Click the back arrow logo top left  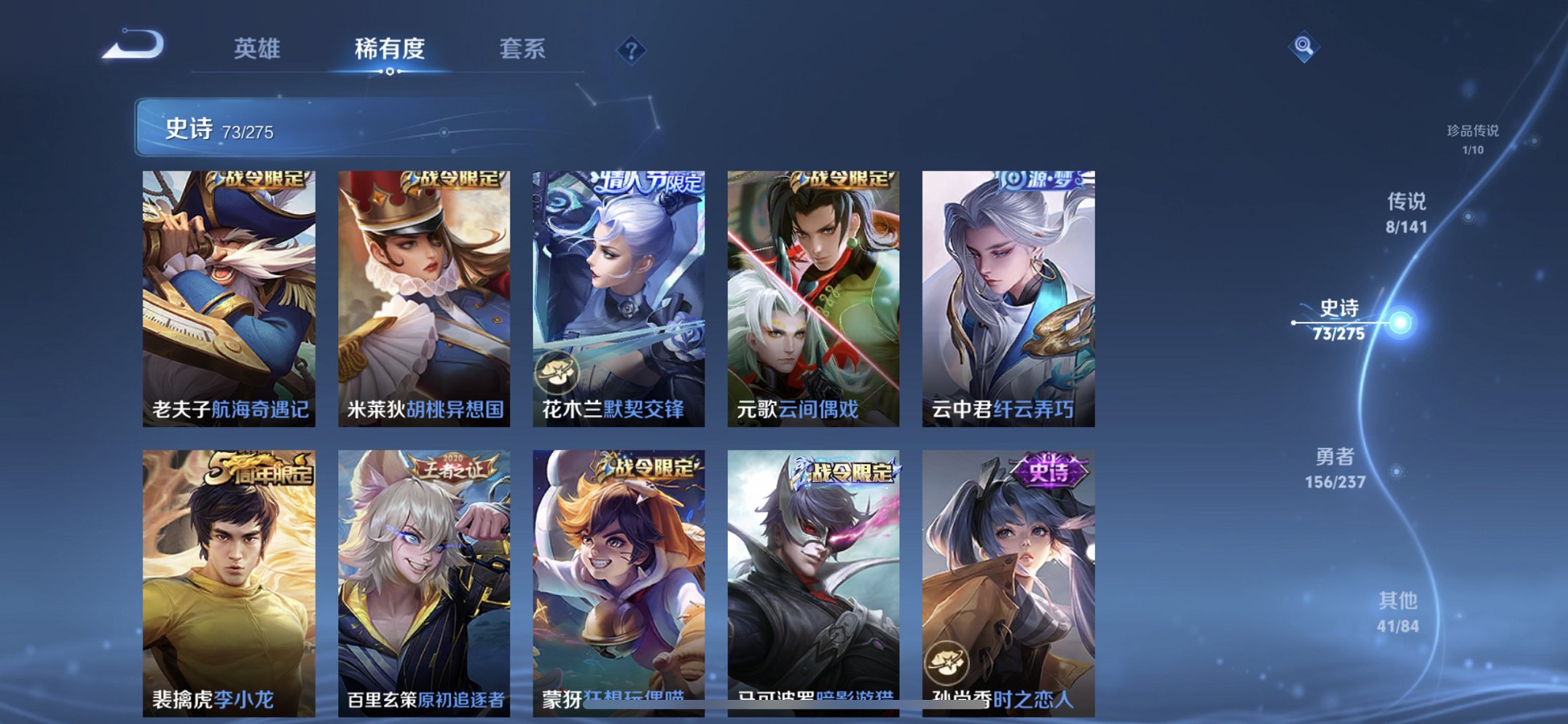tap(131, 45)
